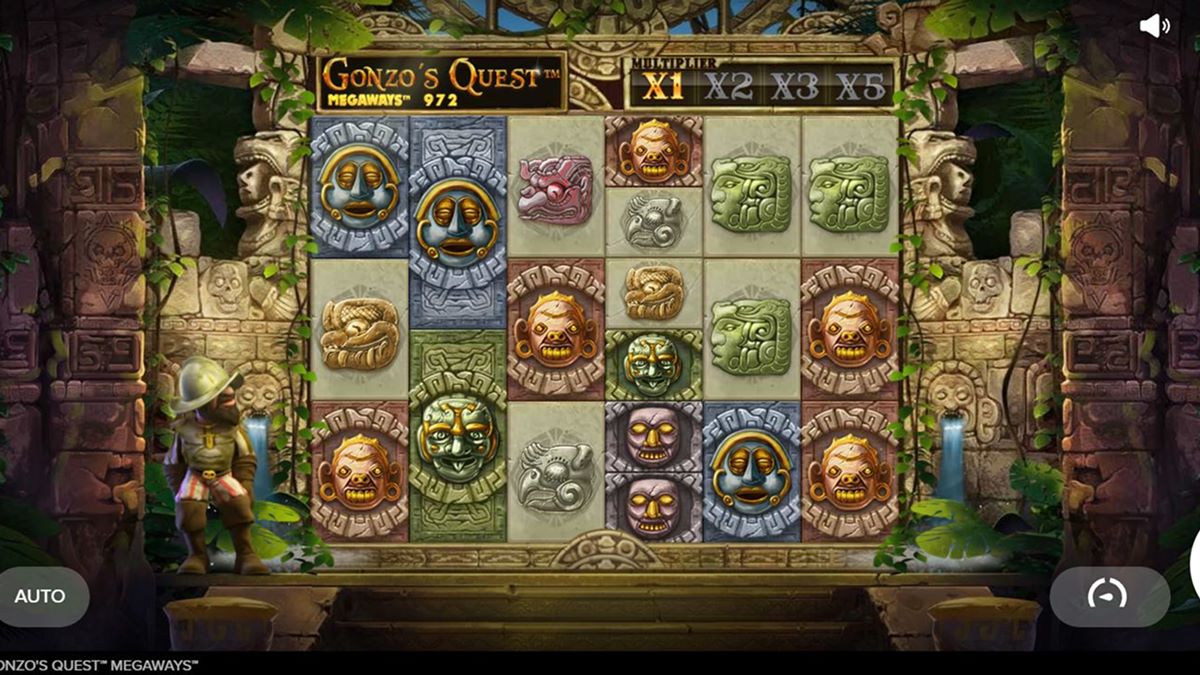Open the AUTO spin options

(41, 596)
